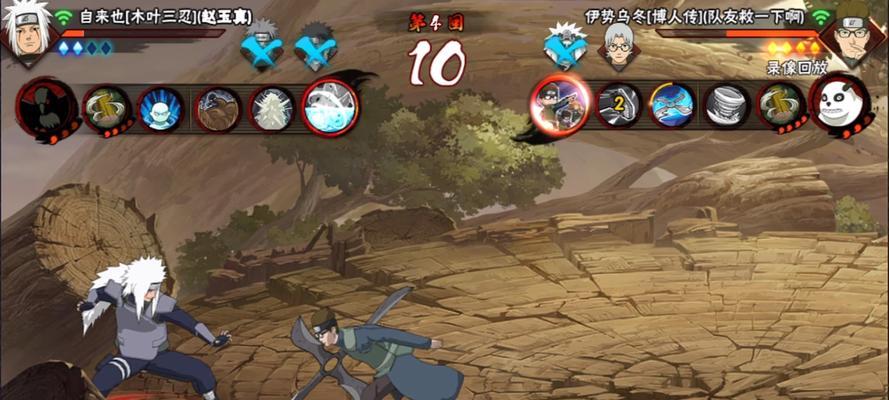
Task: Use the white spiky hair needle skill
Action: [269, 106]
